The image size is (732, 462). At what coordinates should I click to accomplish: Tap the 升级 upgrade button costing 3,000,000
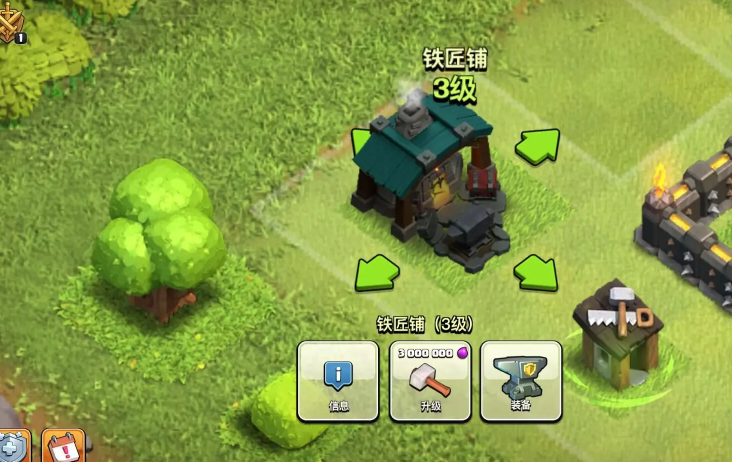click(x=430, y=381)
